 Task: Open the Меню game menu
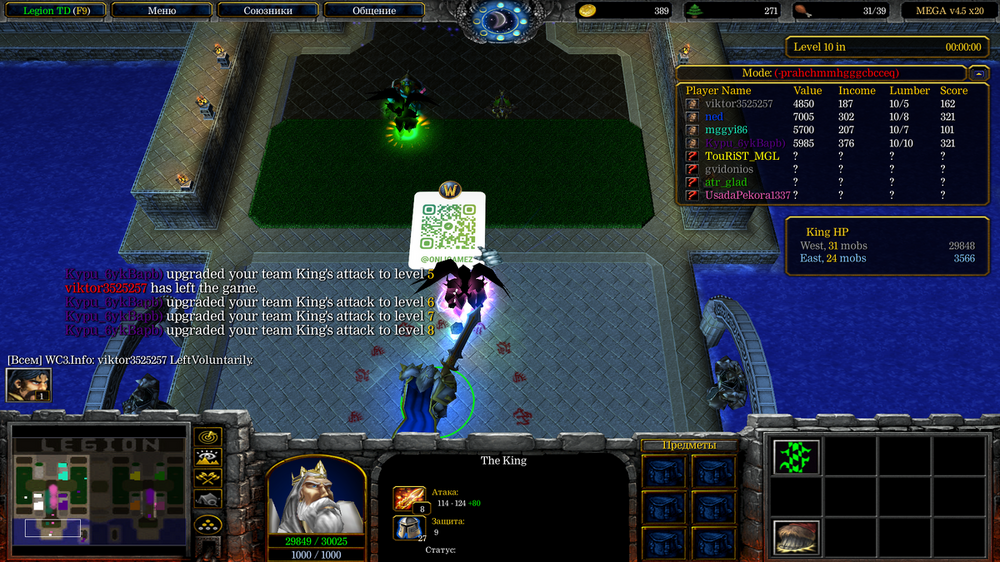point(161,11)
